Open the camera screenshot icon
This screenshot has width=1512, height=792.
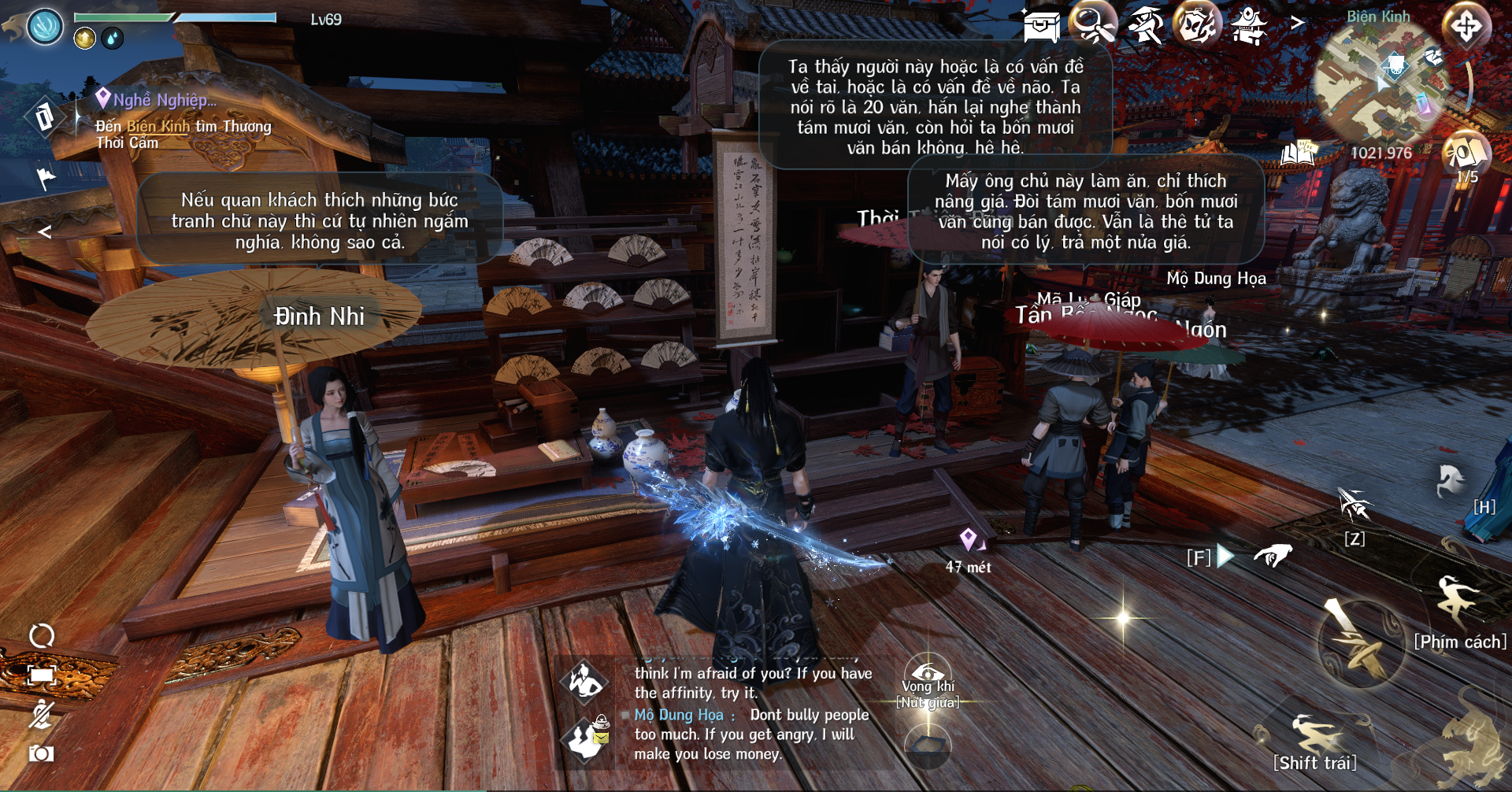pyautogui.click(x=42, y=753)
